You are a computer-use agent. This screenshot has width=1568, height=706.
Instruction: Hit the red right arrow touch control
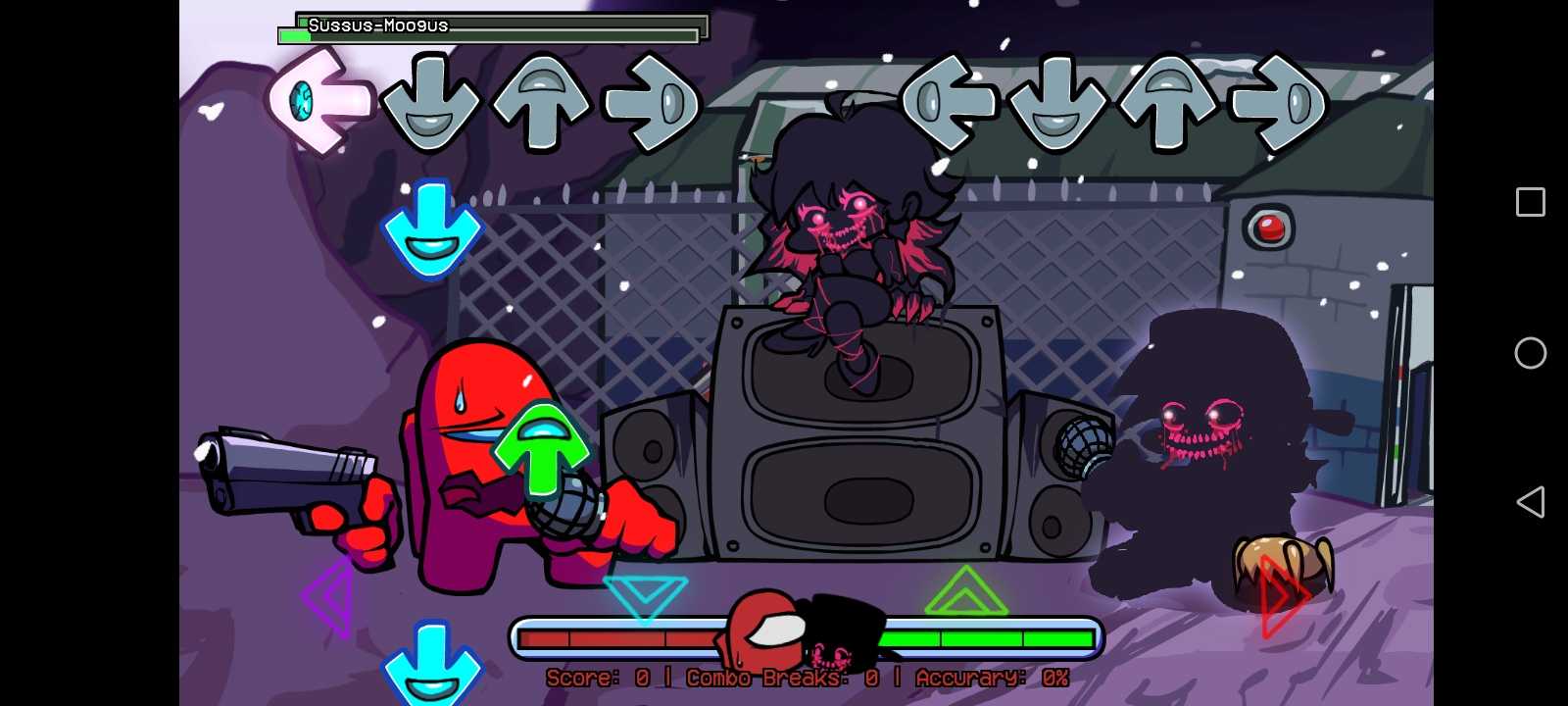coord(1282,596)
